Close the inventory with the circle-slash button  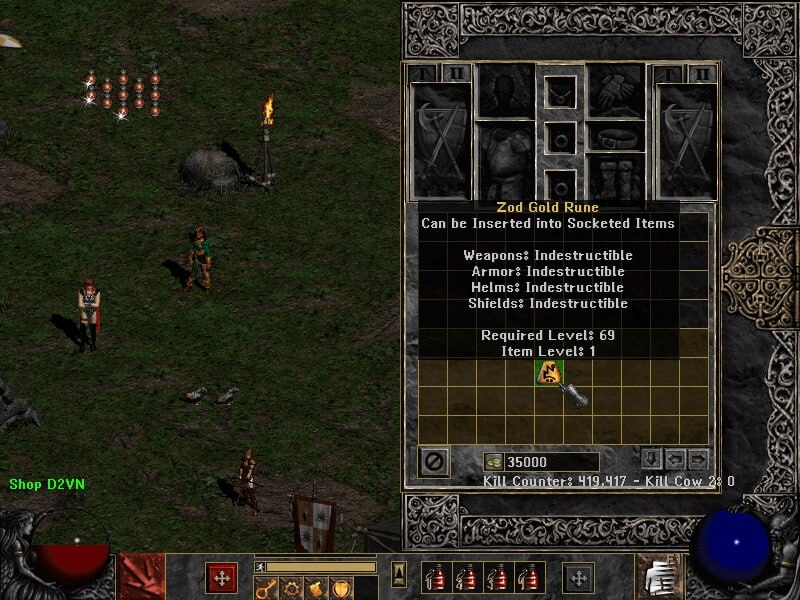tap(434, 462)
